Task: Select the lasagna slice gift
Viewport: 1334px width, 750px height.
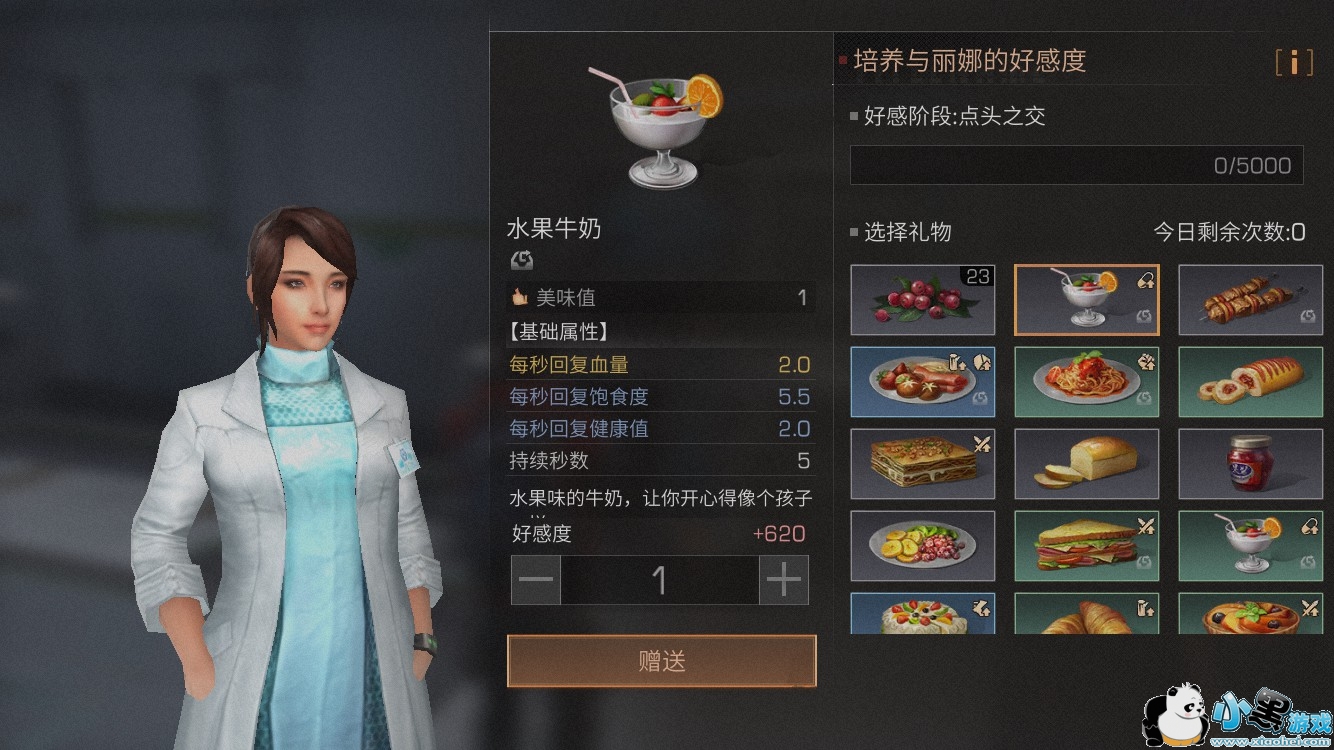Action: [x=923, y=463]
